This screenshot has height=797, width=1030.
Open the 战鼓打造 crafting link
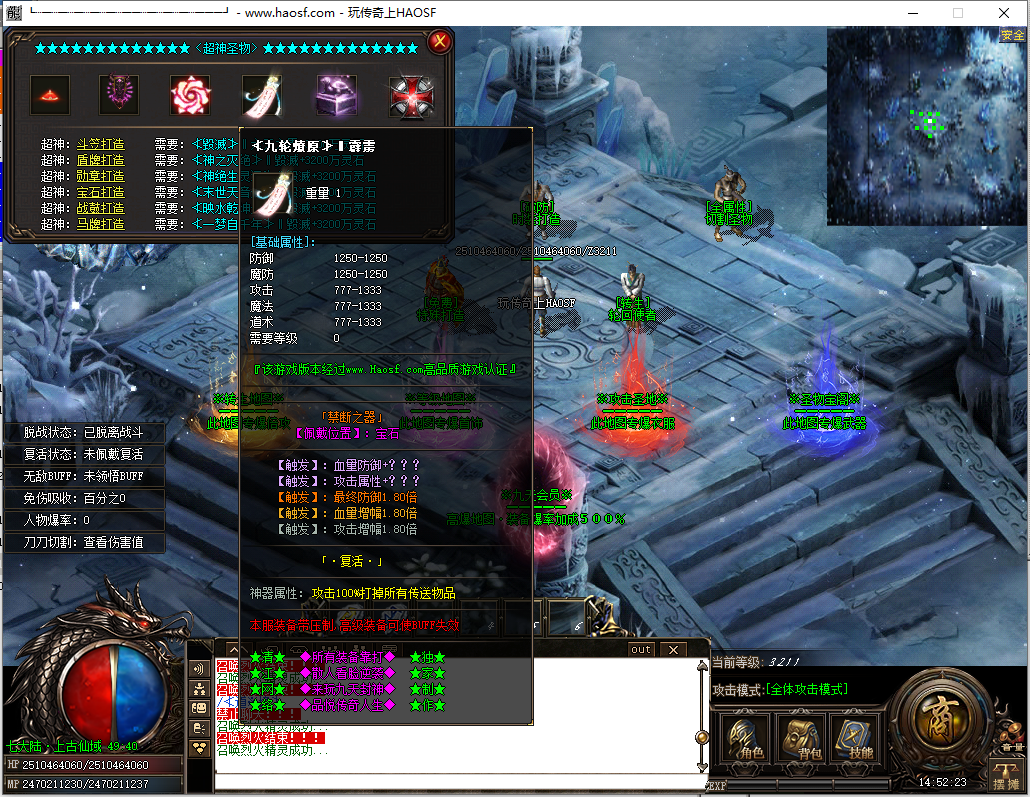[x=100, y=208]
